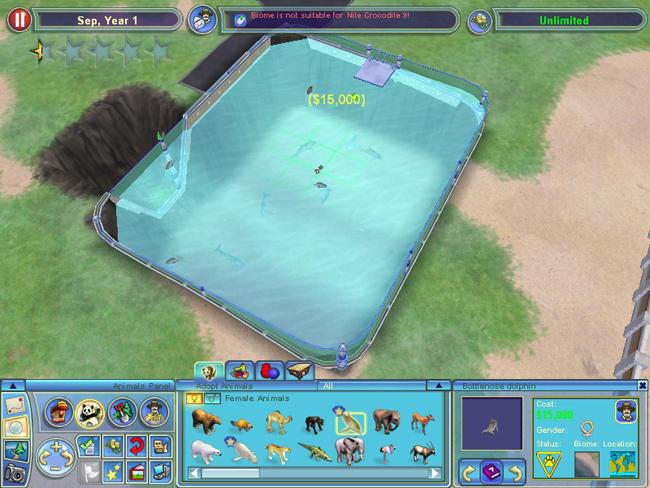The width and height of the screenshot is (650, 488).
Task: Click the red pause button
Action: tap(17, 19)
